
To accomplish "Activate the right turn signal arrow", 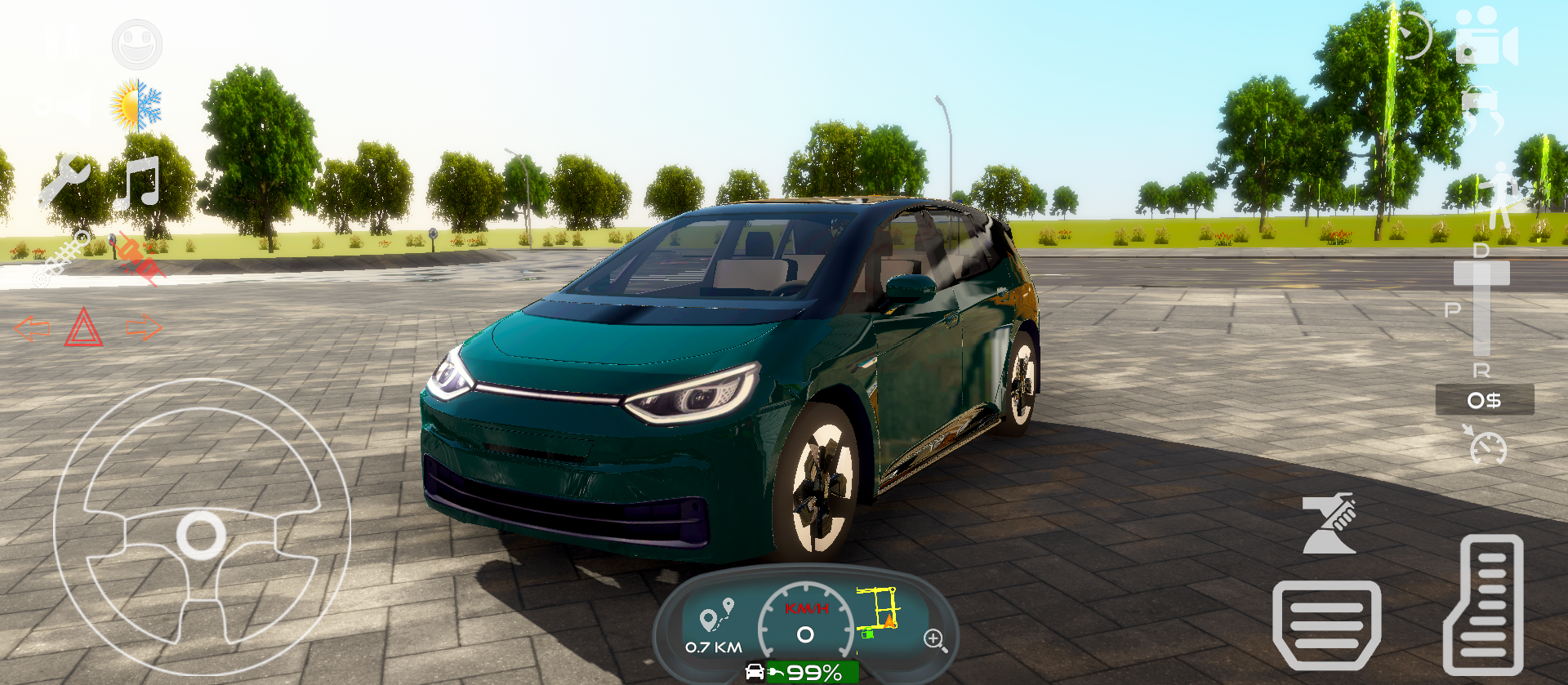I will click(145, 327).
